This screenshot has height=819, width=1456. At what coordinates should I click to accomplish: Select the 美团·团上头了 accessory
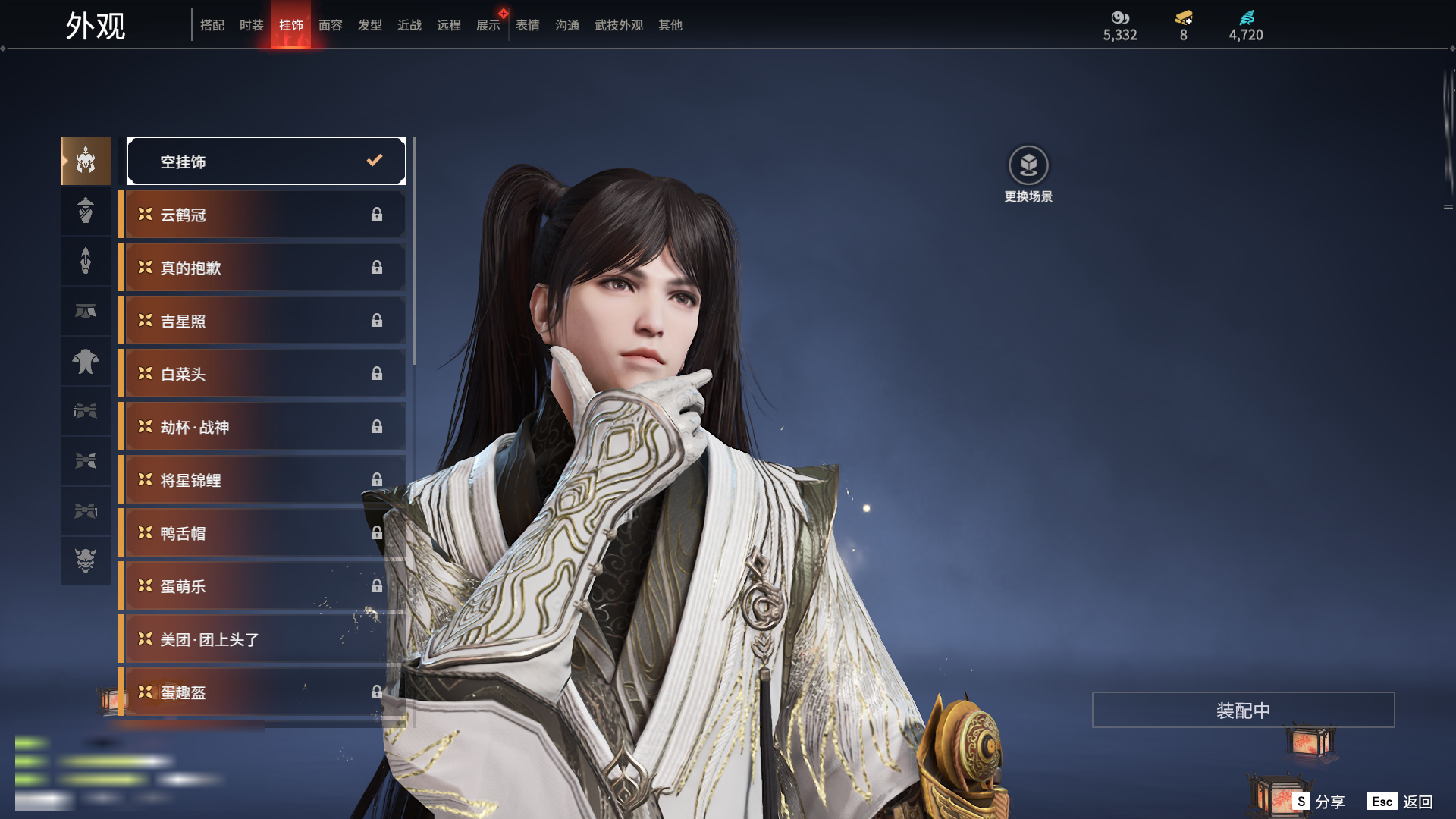pos(262,639)
